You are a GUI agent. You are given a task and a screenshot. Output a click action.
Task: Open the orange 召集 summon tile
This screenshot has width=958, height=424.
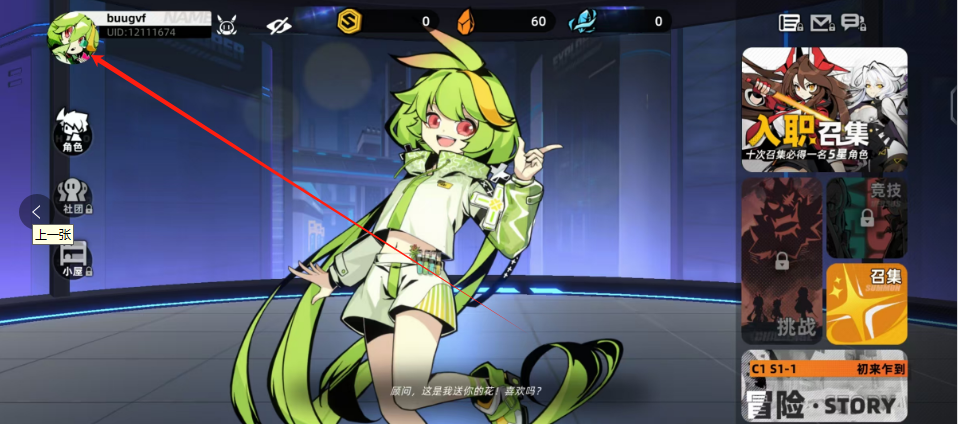pos(866,304)
